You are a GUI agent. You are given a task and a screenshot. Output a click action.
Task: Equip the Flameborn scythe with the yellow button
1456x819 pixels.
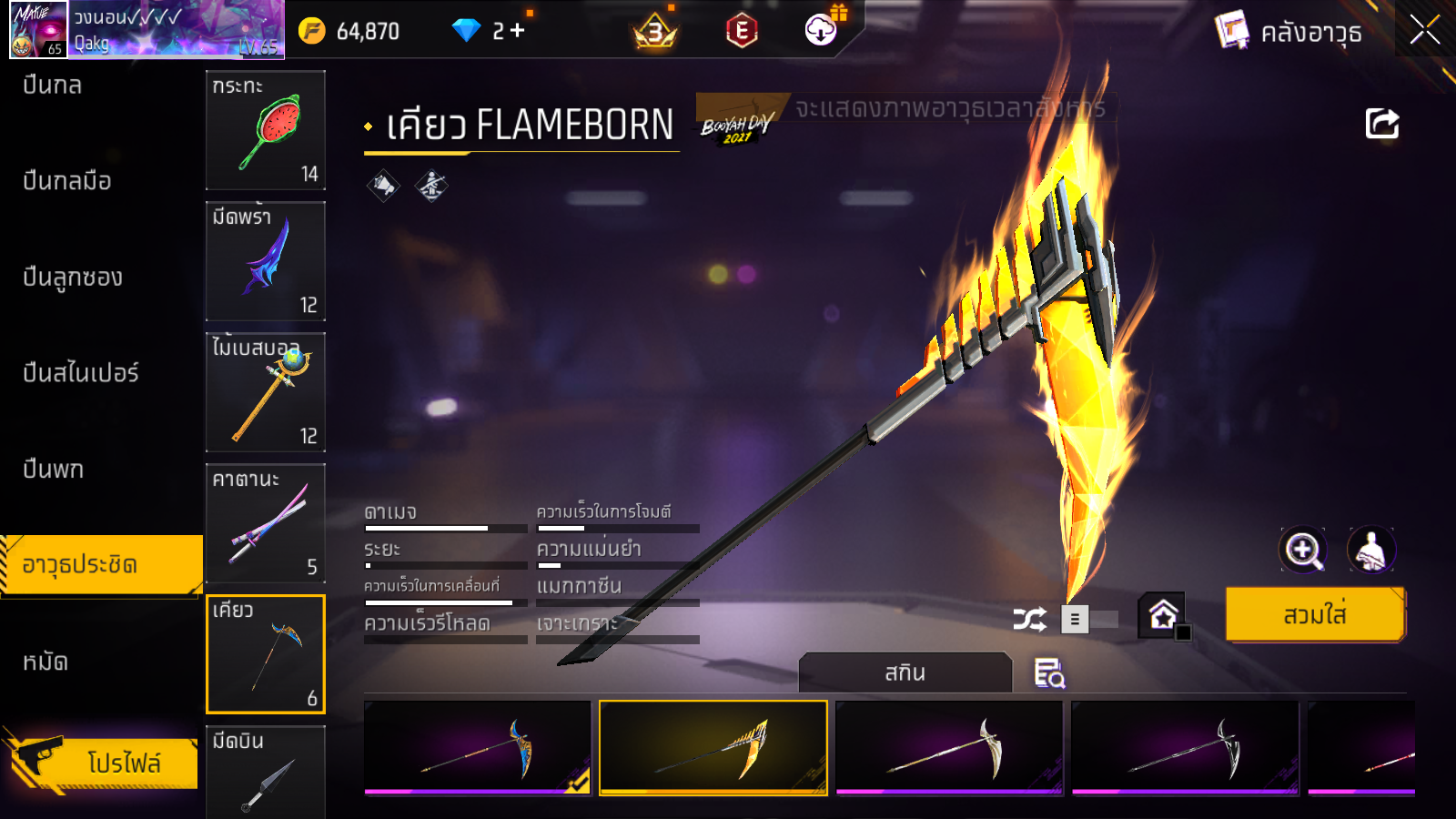[1315, 615]
